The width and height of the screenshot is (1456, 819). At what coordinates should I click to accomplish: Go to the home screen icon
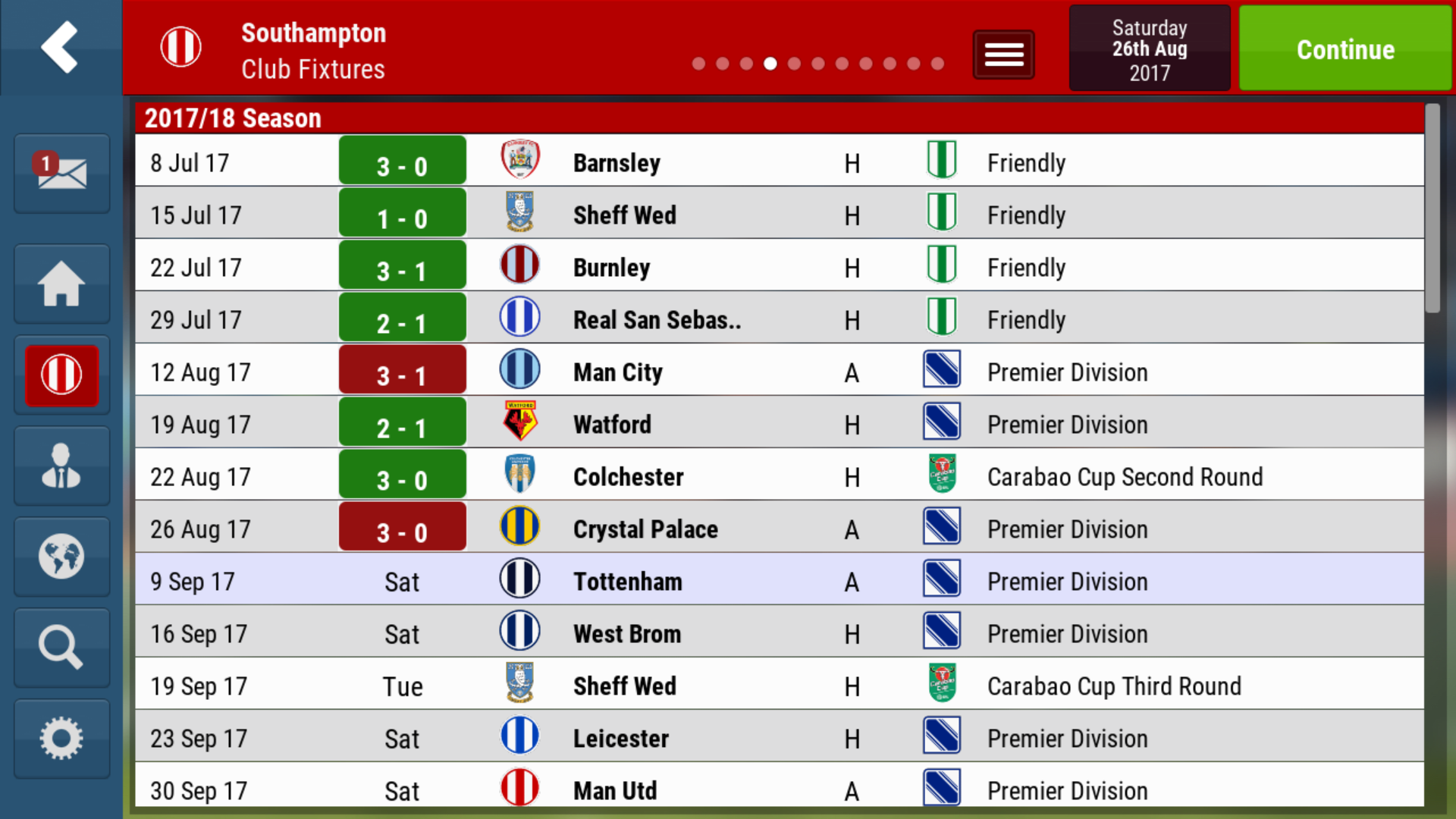click(x=61, y=284)
